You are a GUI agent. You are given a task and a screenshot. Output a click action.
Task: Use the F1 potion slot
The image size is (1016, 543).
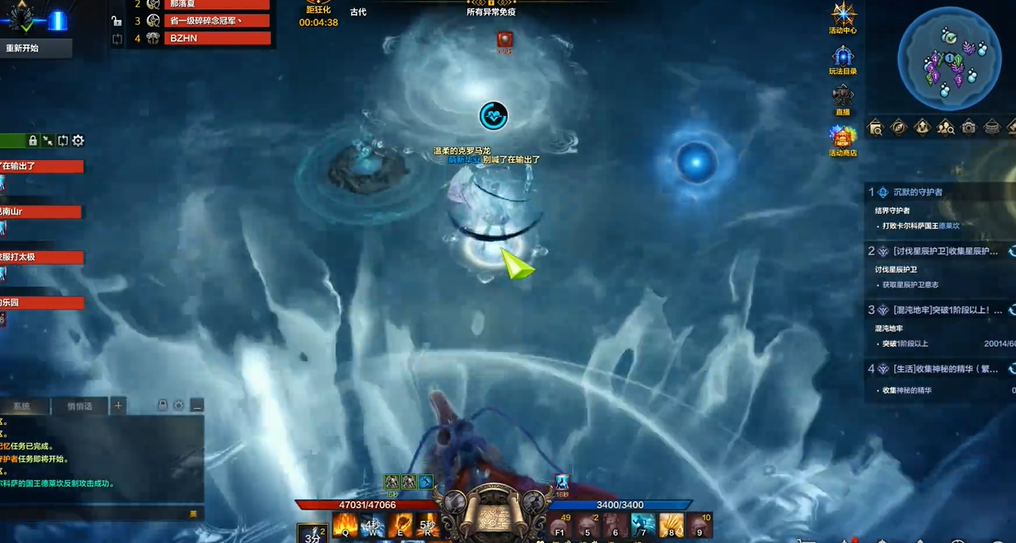pos(561,524)
